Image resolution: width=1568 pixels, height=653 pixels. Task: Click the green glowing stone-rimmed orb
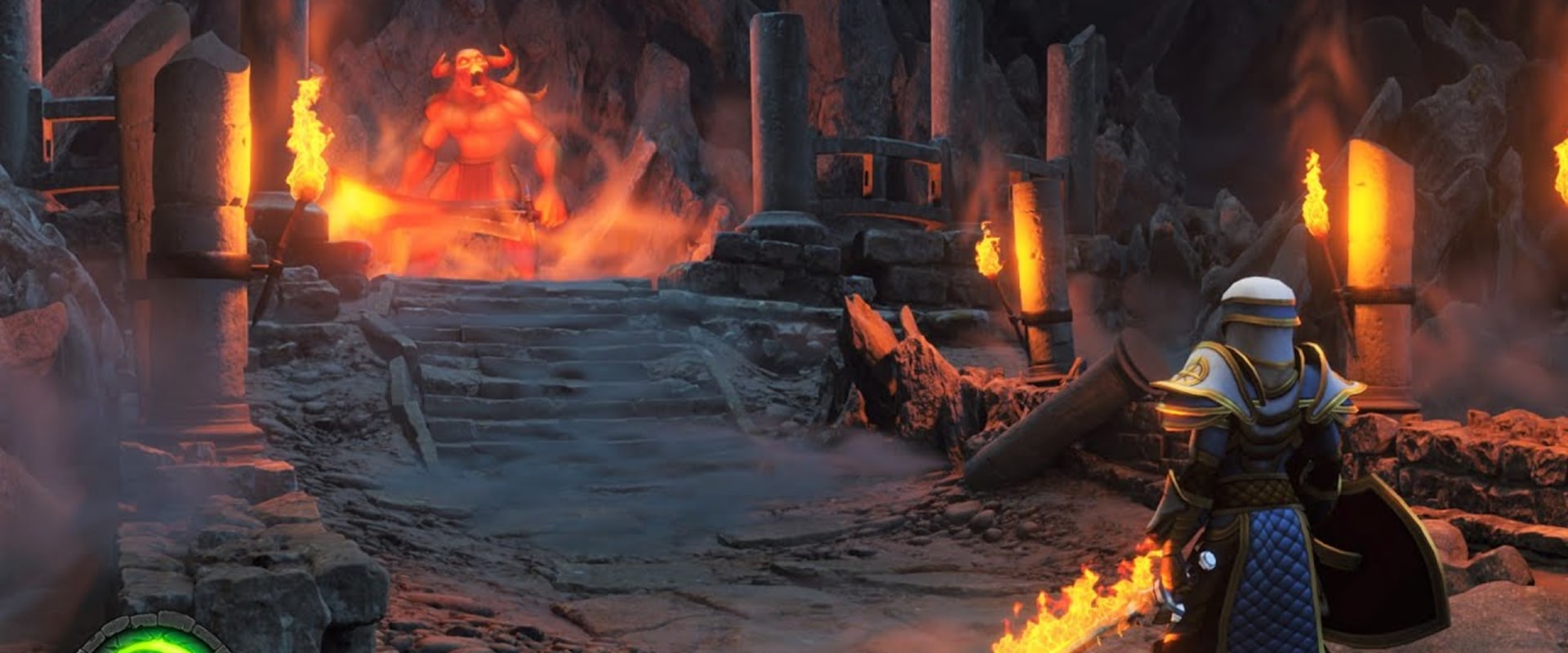(155, 637)
